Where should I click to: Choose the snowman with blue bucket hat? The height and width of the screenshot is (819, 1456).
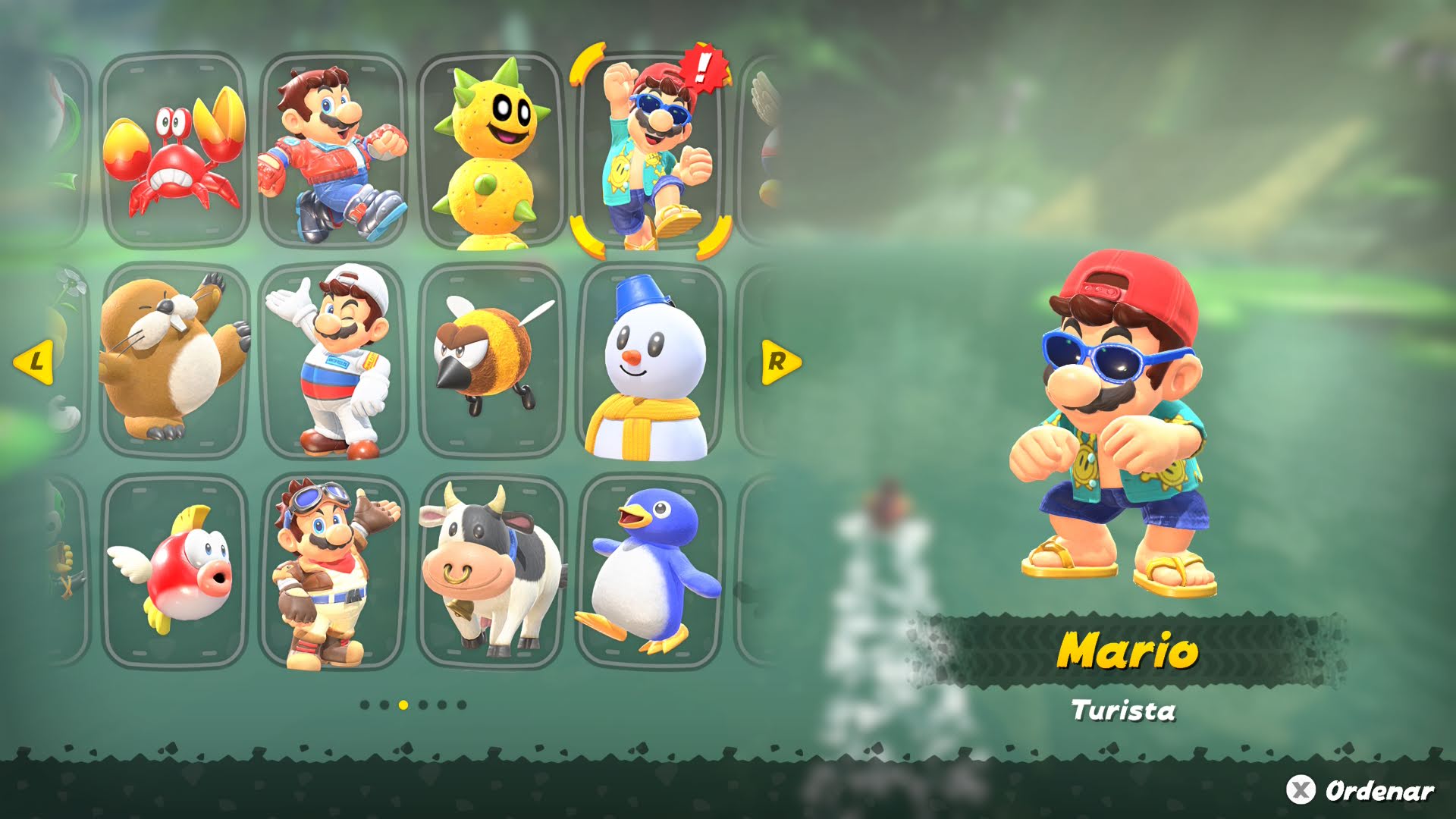tap(651, 360)
